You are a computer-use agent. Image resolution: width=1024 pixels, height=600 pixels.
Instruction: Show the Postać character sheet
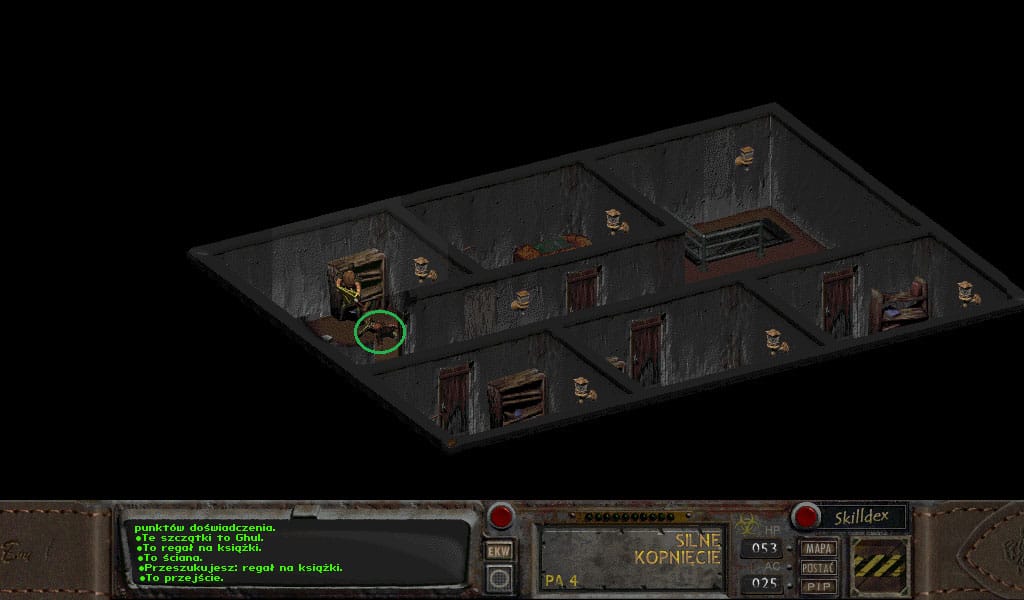click(x=820, y=567)
